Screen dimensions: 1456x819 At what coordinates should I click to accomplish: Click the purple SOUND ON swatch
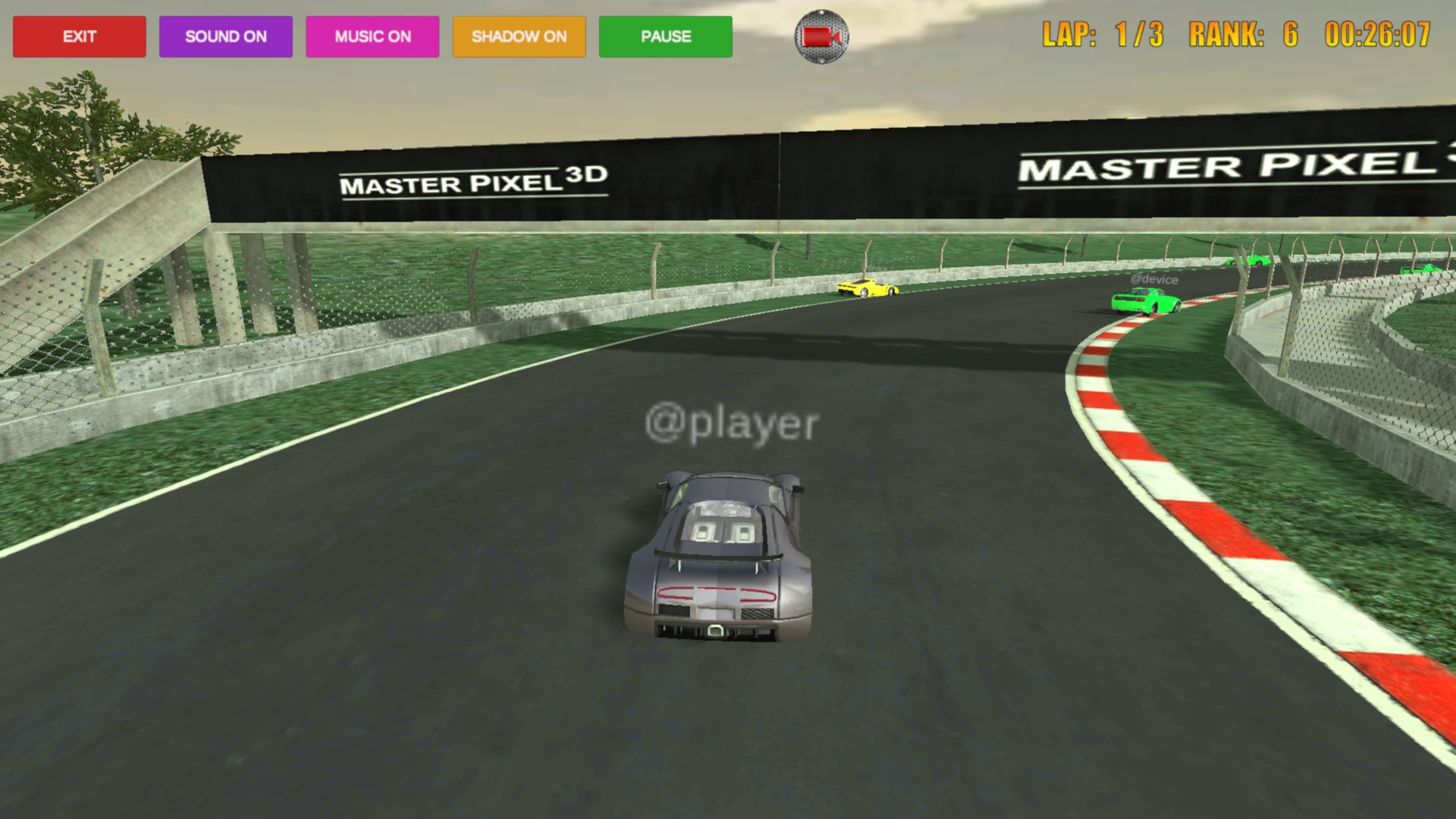tap(225, 36)
